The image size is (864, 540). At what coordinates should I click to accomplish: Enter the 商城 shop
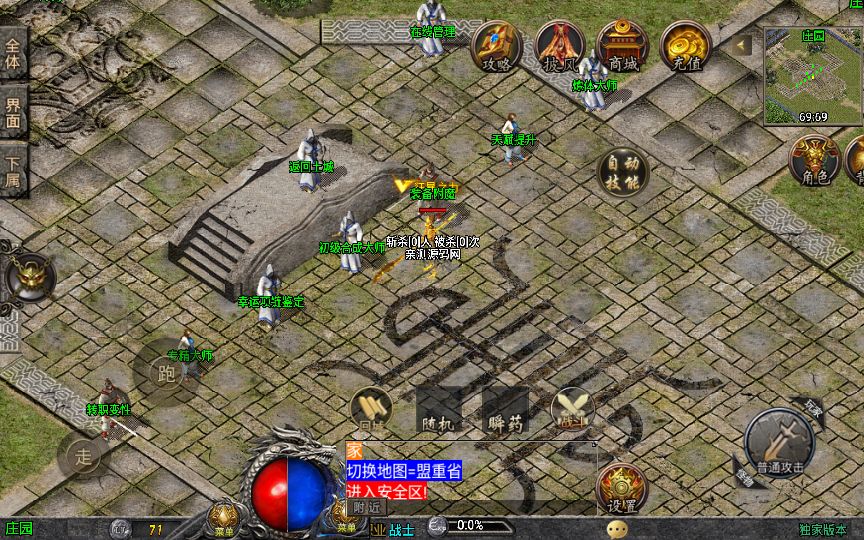coord(622,46)
